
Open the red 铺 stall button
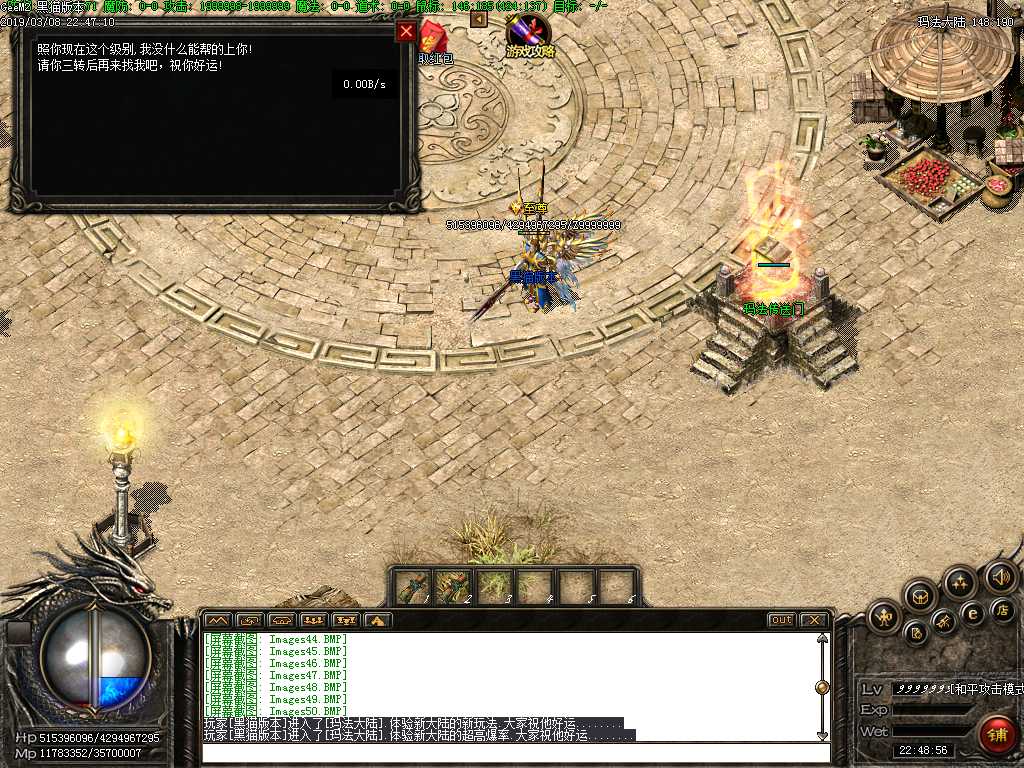pos(996,734)
